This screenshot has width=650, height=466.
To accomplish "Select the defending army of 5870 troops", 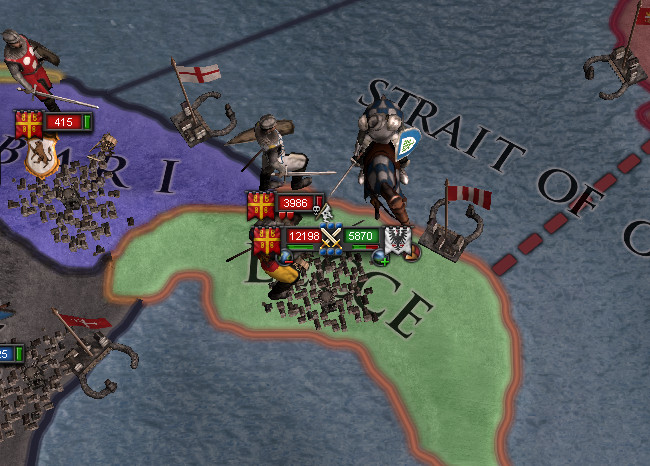I will [x=360, y=237].
